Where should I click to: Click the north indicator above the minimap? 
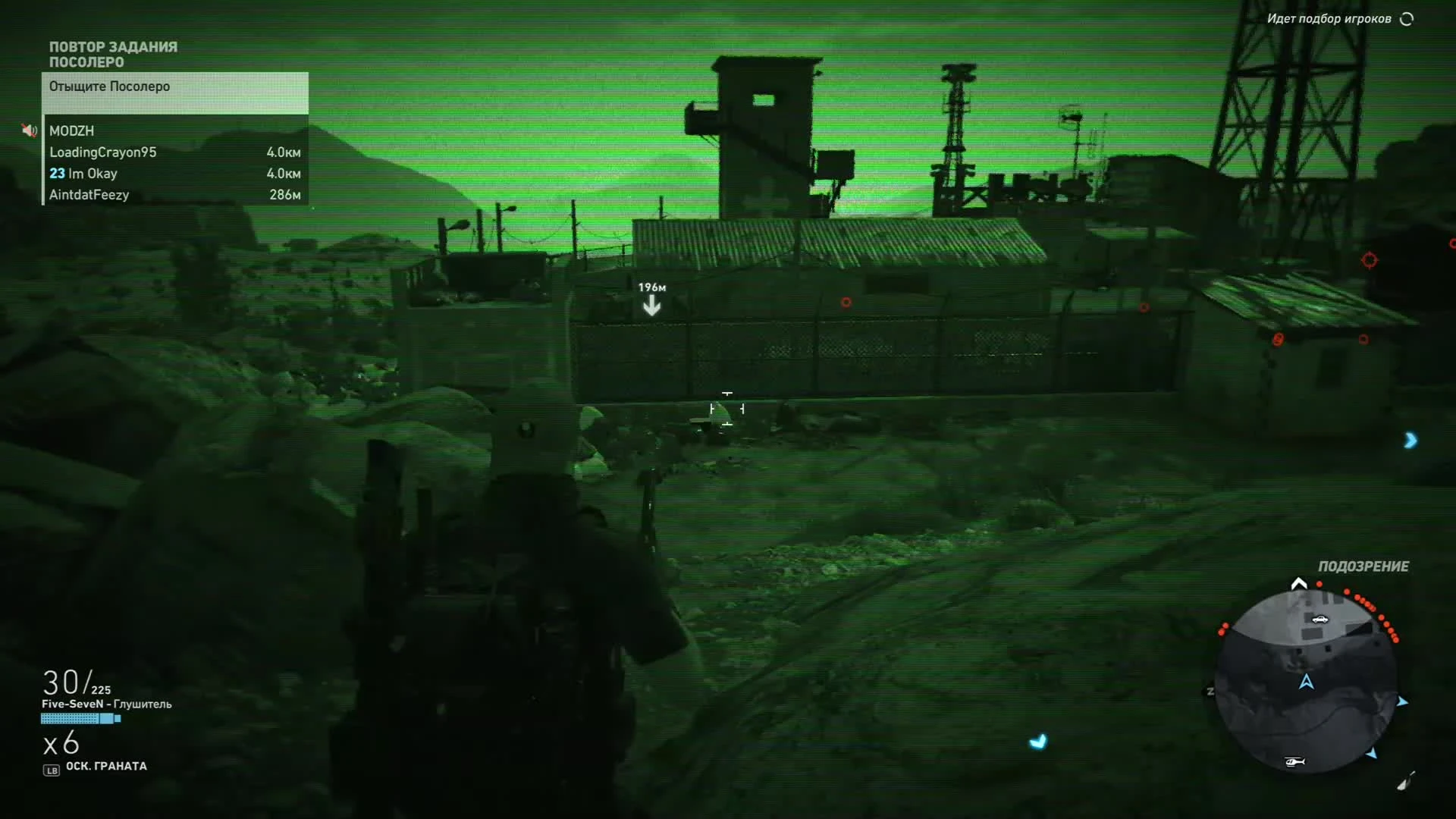click(x=1298, y=582)
